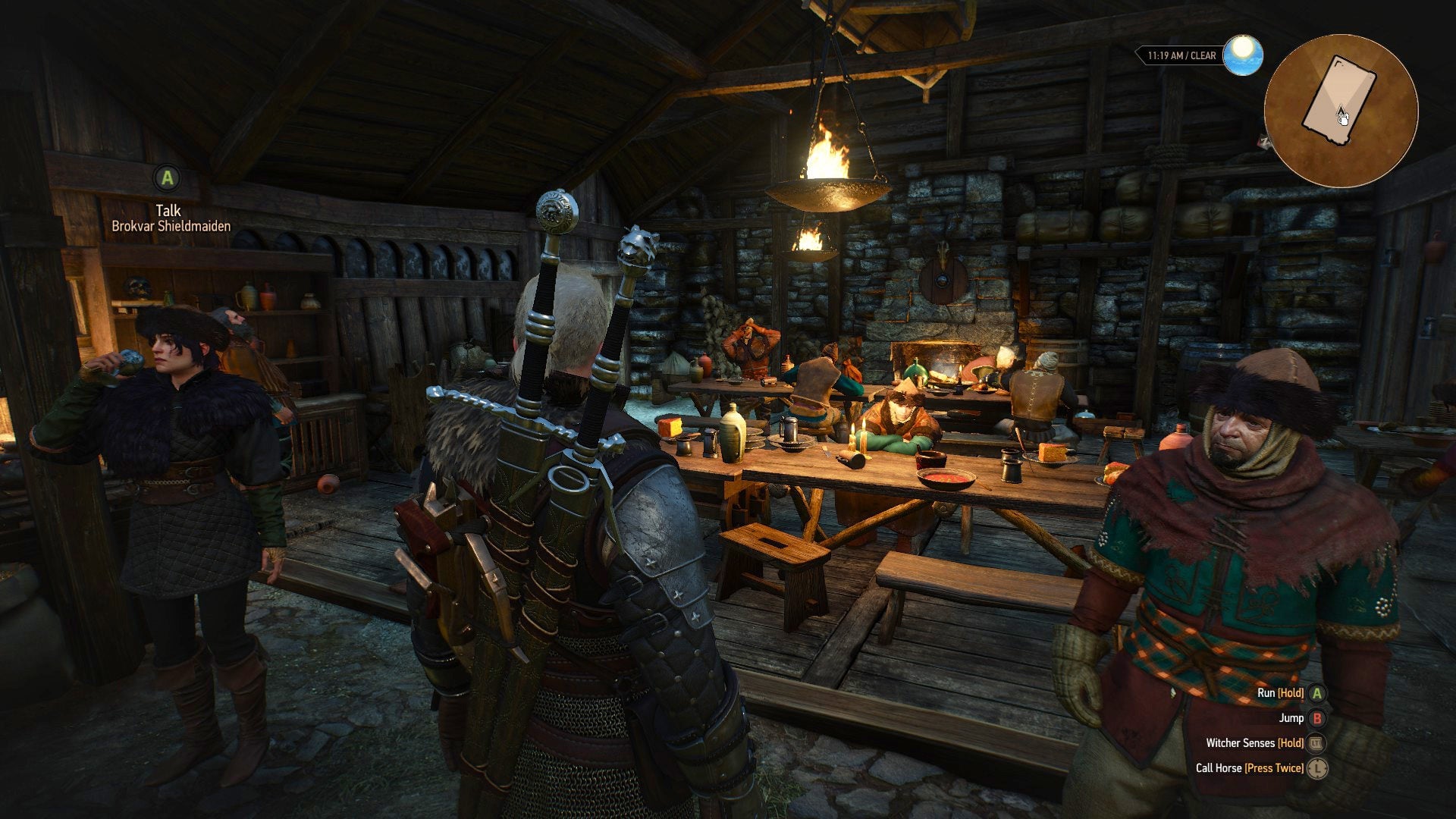The height and width of the screenshot is (819, 1456).
Task: Click the red B icon next to Jump
Action: (1318, 719)
